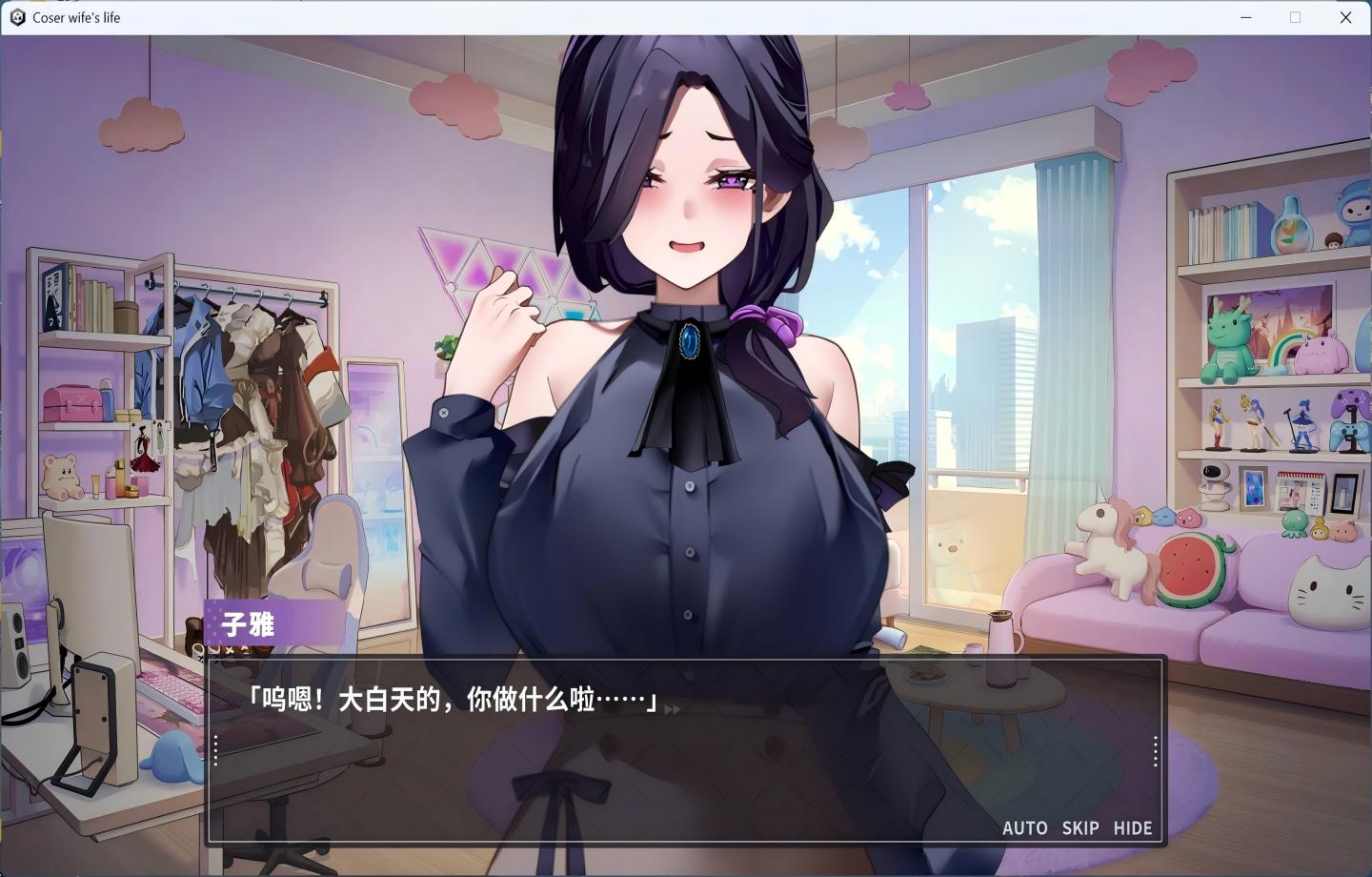Click the dialogue text to advance the story
The image size is (1372, 877).
coord(448,699)
